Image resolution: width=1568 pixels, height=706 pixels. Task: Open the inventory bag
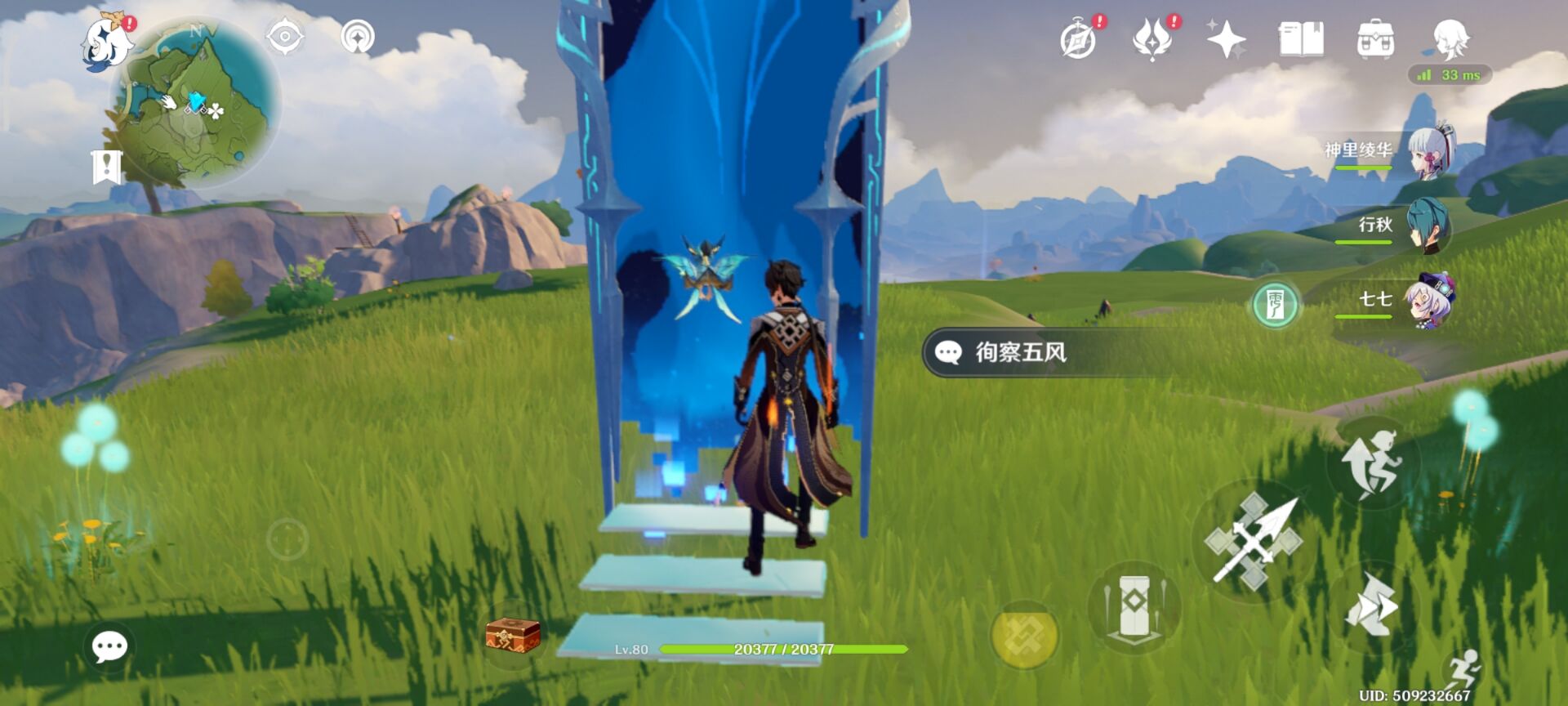coord(1374,37)
